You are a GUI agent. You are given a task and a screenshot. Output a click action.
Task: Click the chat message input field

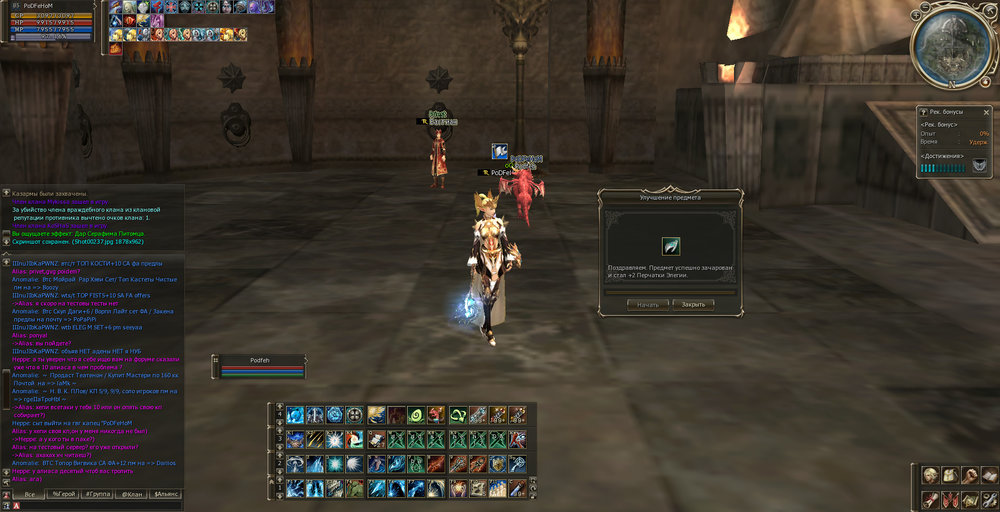pyautogui.click(x=95, y=505)
